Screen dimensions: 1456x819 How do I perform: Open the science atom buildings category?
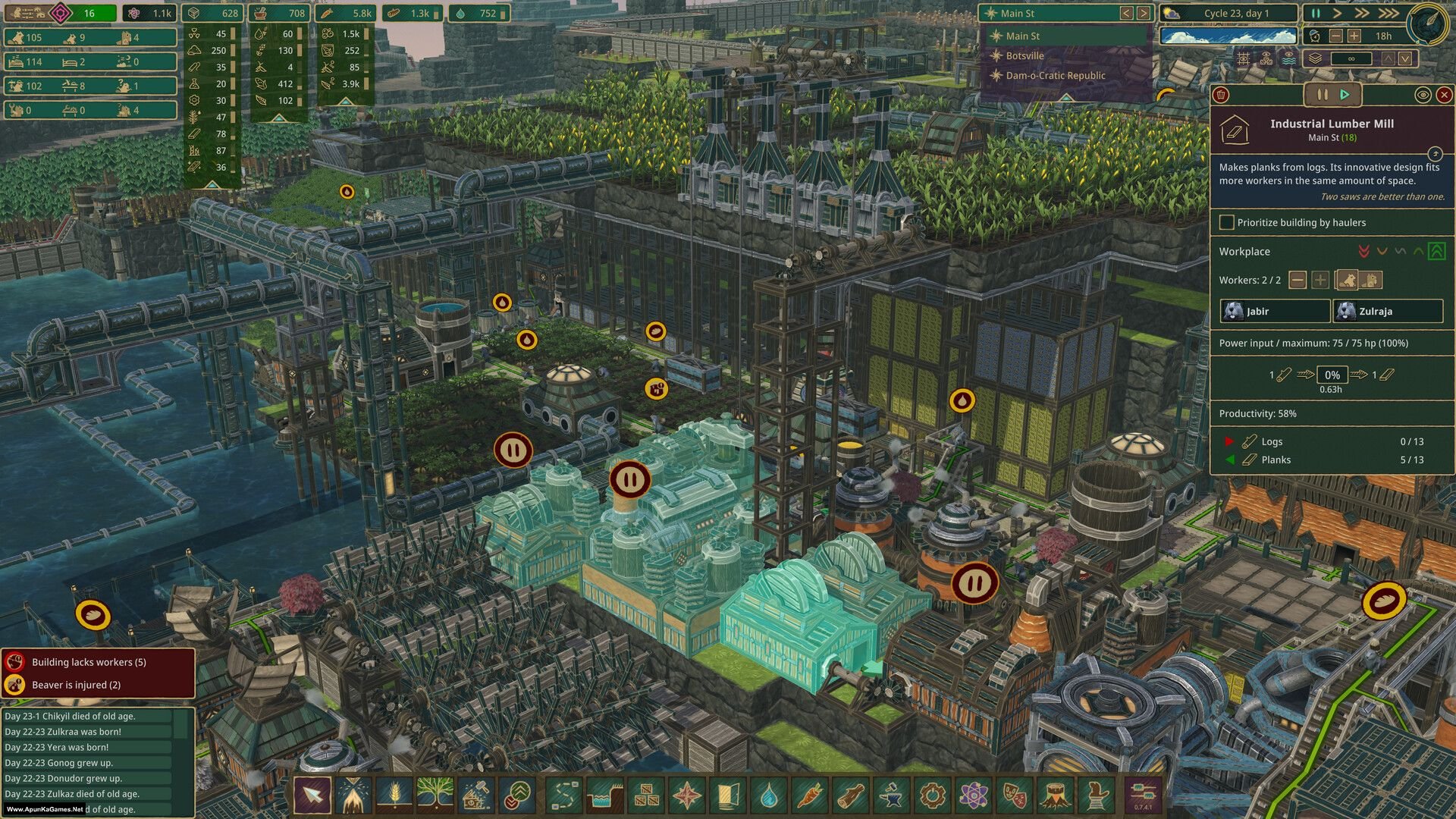tap(973, 795)
